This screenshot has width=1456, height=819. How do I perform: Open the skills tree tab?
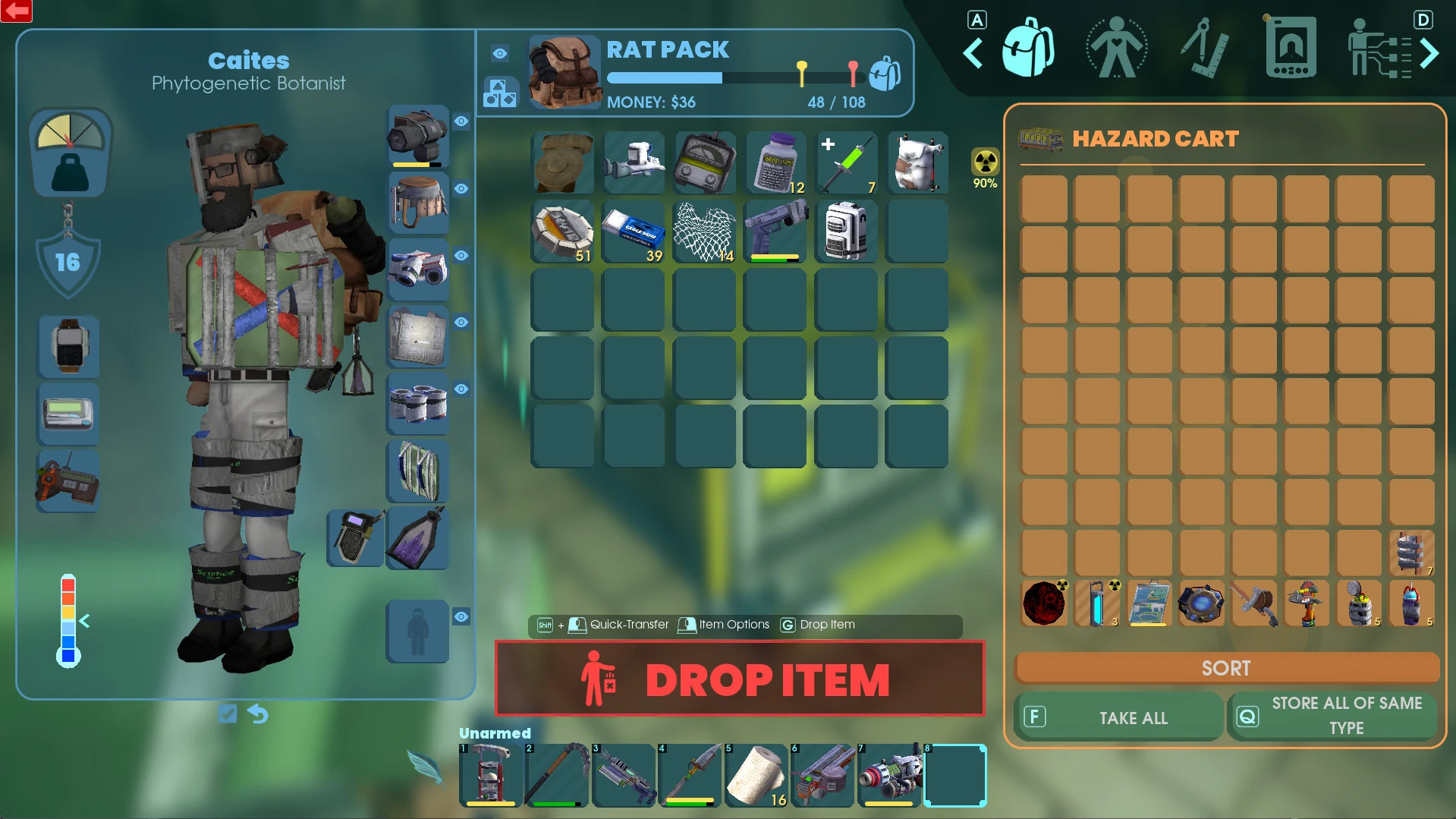pos(1379,49)
